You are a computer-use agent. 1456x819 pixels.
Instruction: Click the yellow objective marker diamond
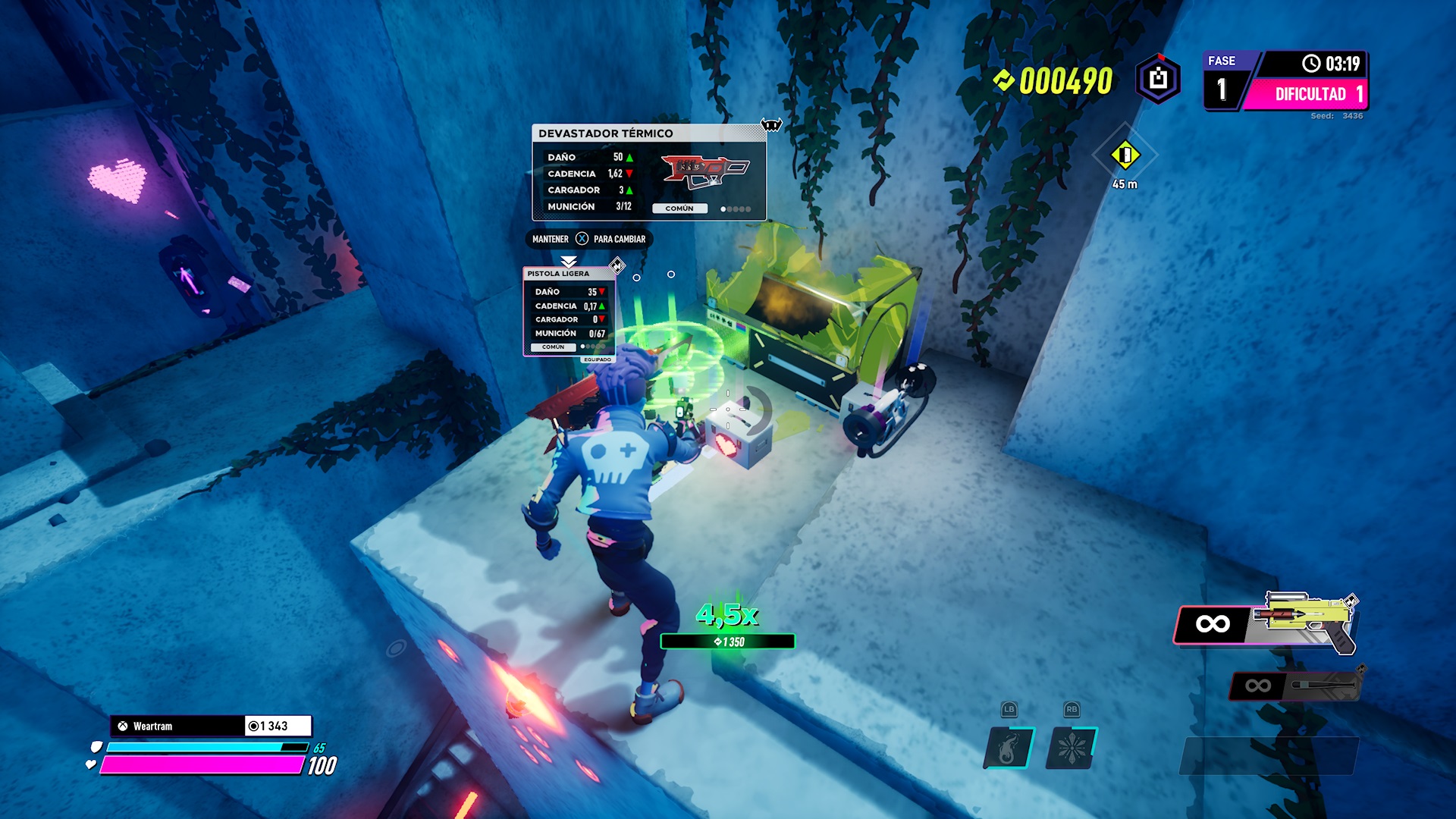pos(1125,155)
